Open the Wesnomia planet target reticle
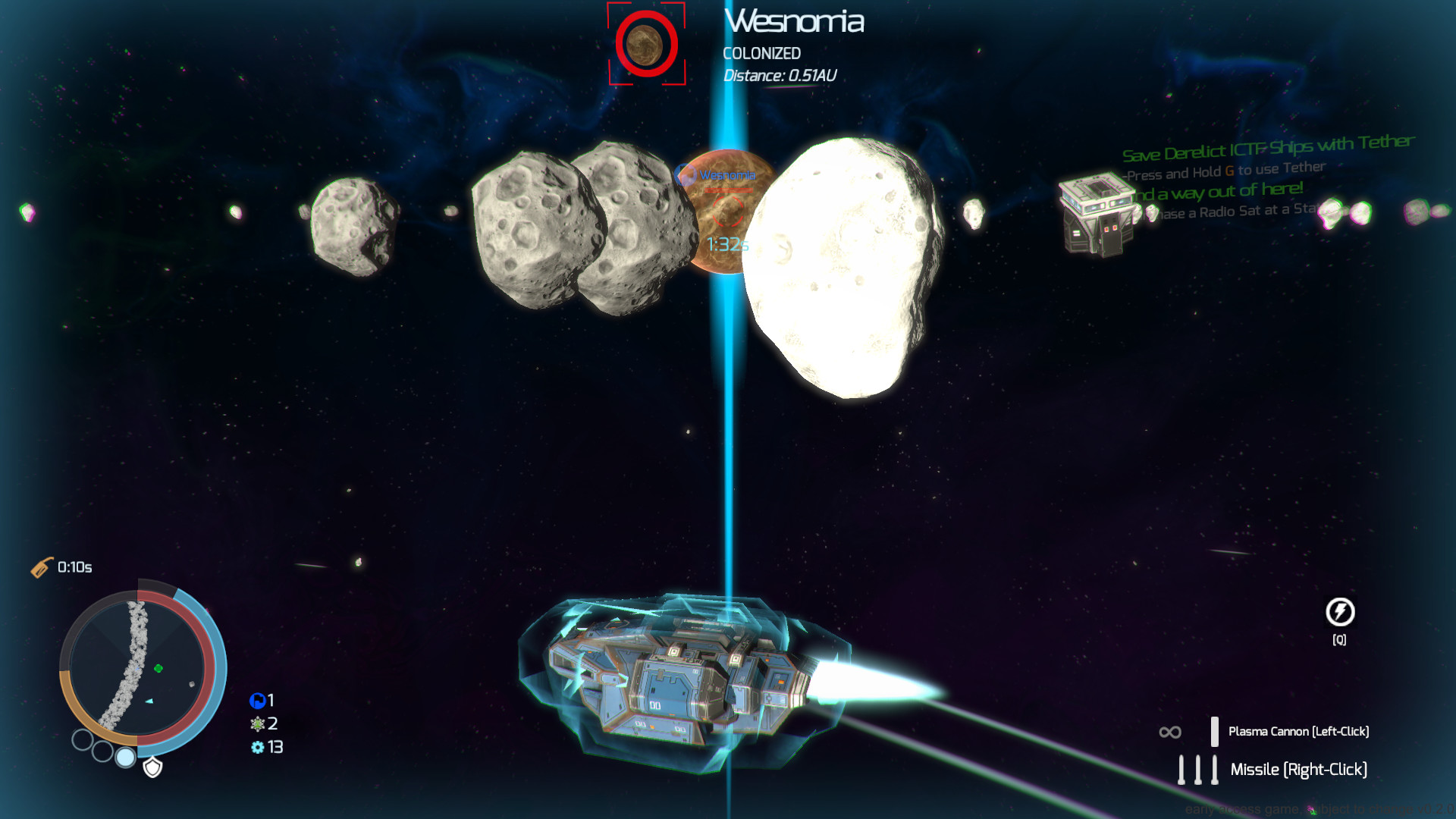 (x=645, y=43)
